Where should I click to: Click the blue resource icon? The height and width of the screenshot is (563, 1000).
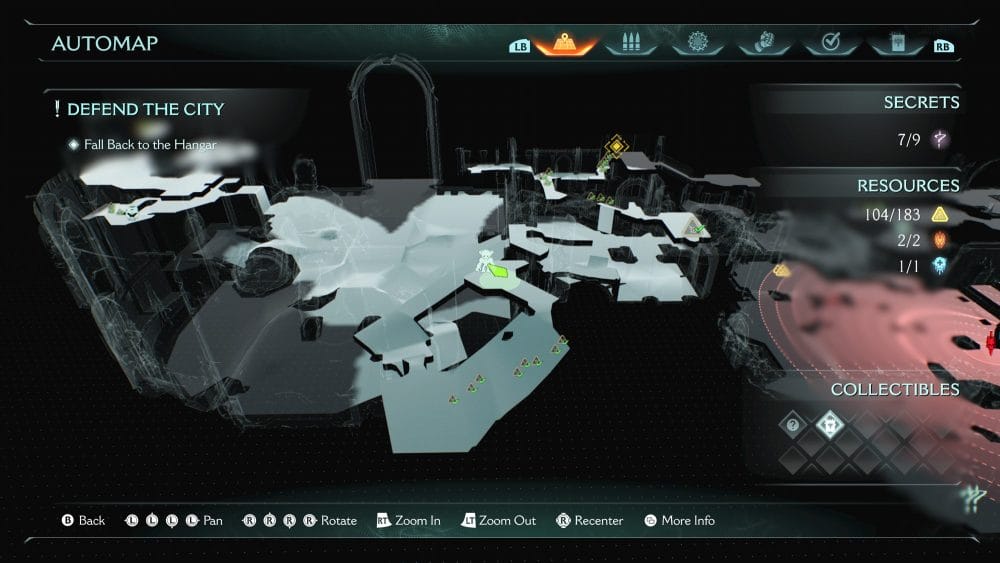coord(940,266)
